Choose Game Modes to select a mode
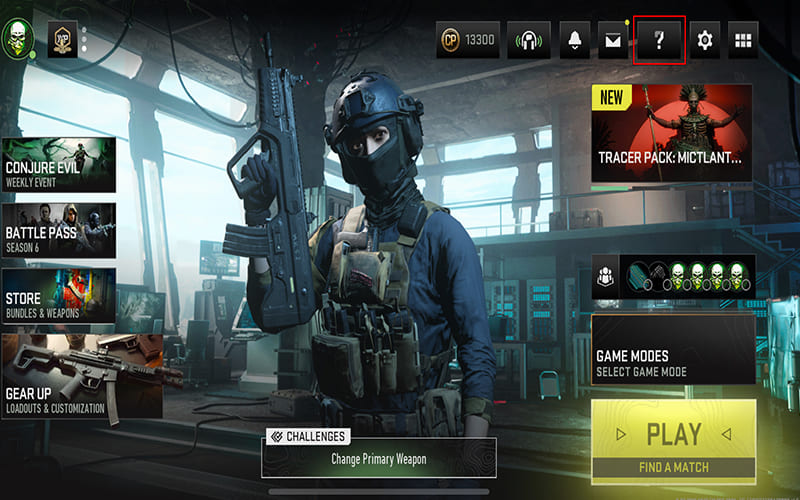Image resolution: width=800 pixels, height=500 pixels. [x=673, y=350]
